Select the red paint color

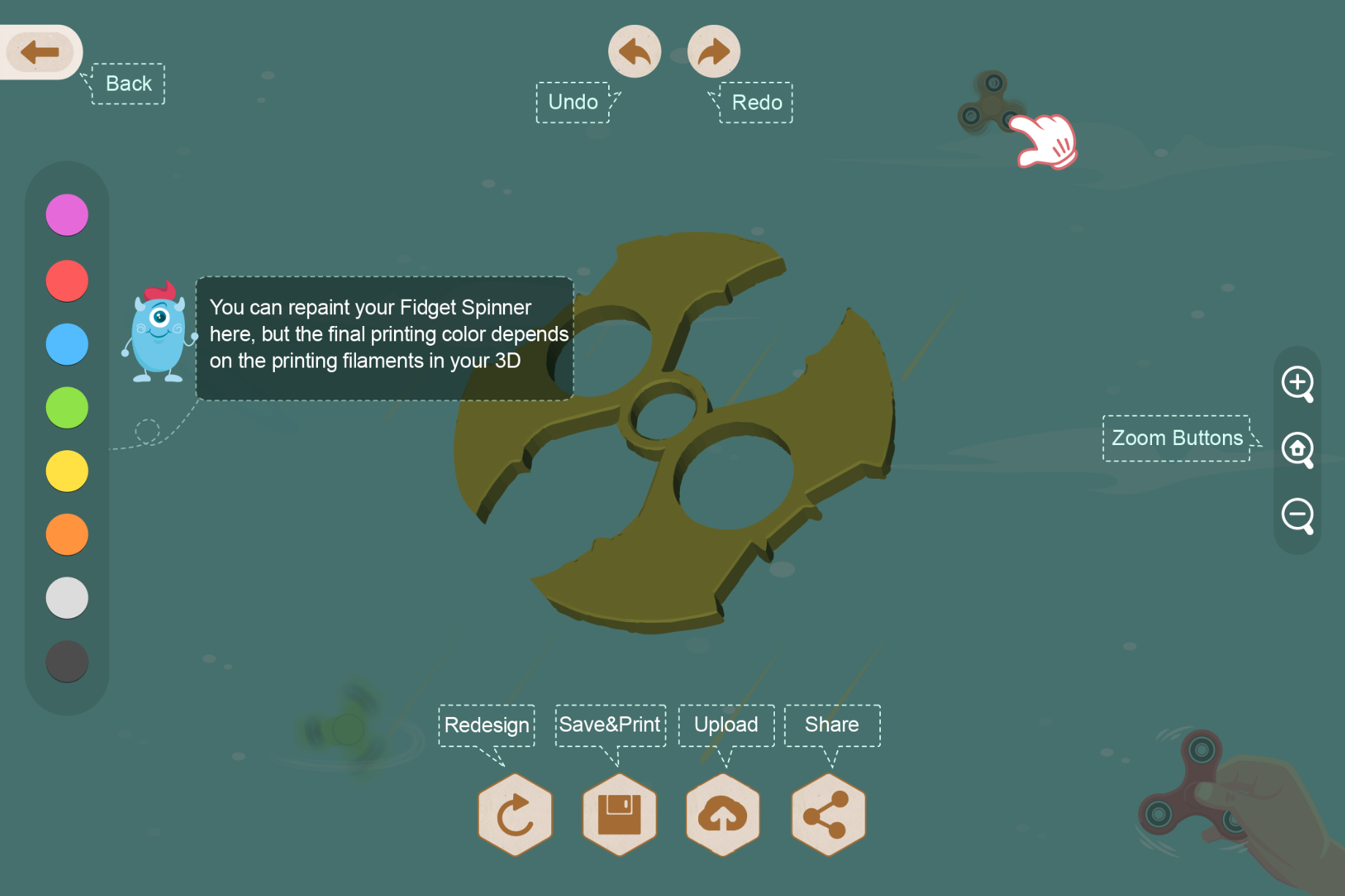click(x=67, y=281)
